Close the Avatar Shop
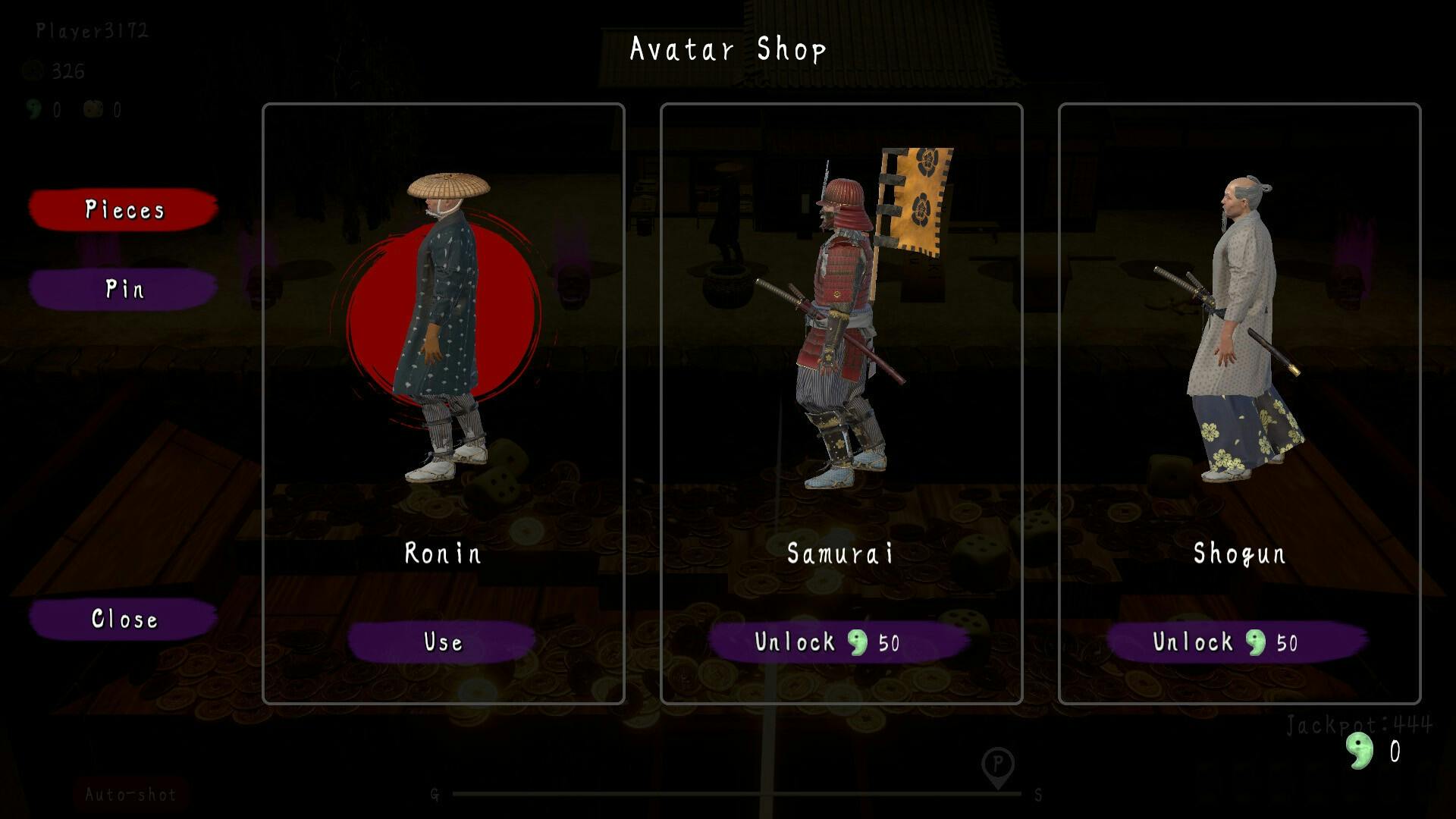The height and width of the screenshot is (819, 1456). click(124, 619)
